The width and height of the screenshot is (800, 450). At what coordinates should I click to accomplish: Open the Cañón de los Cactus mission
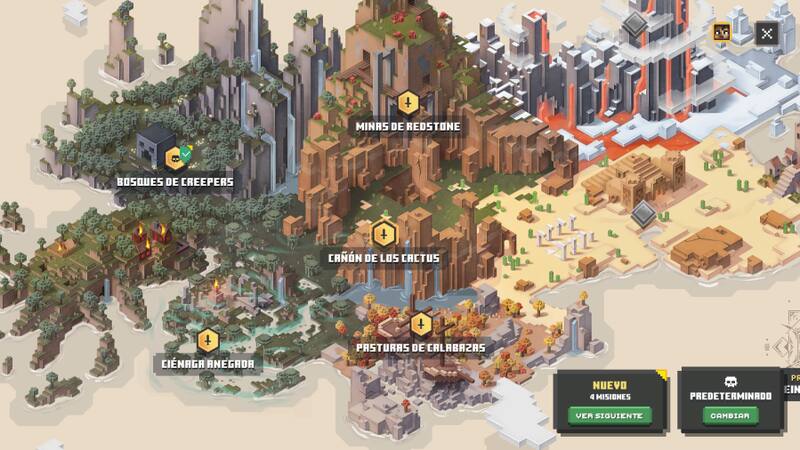click(x=383, y=234)
